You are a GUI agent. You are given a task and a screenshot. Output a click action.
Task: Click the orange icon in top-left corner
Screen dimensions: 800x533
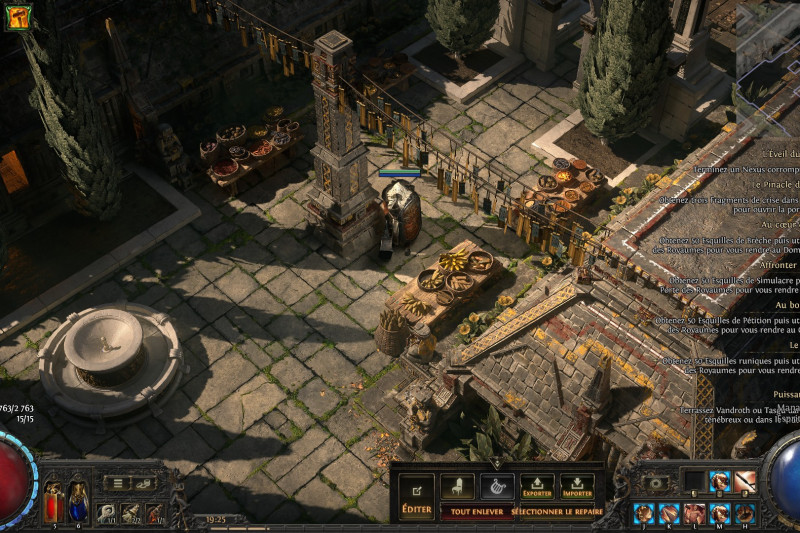[x=17, y=16]
